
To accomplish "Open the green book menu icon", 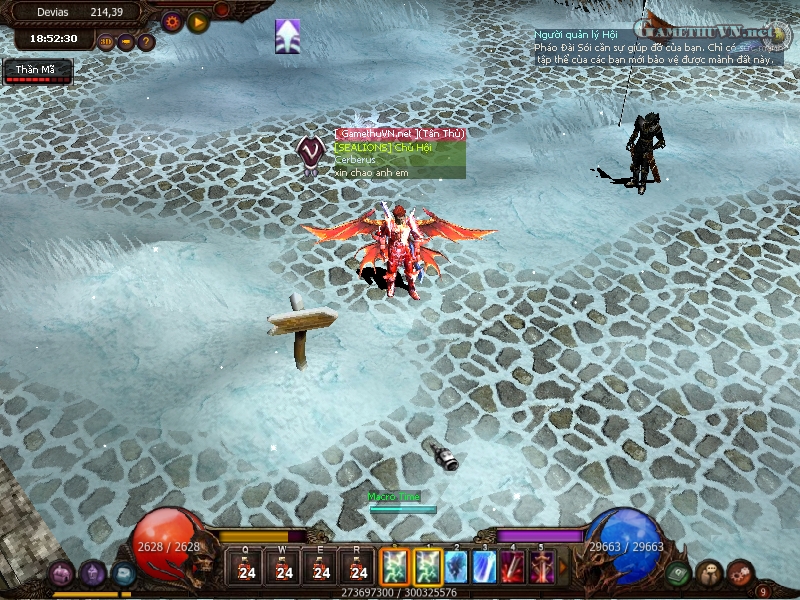I will [679, 572].
